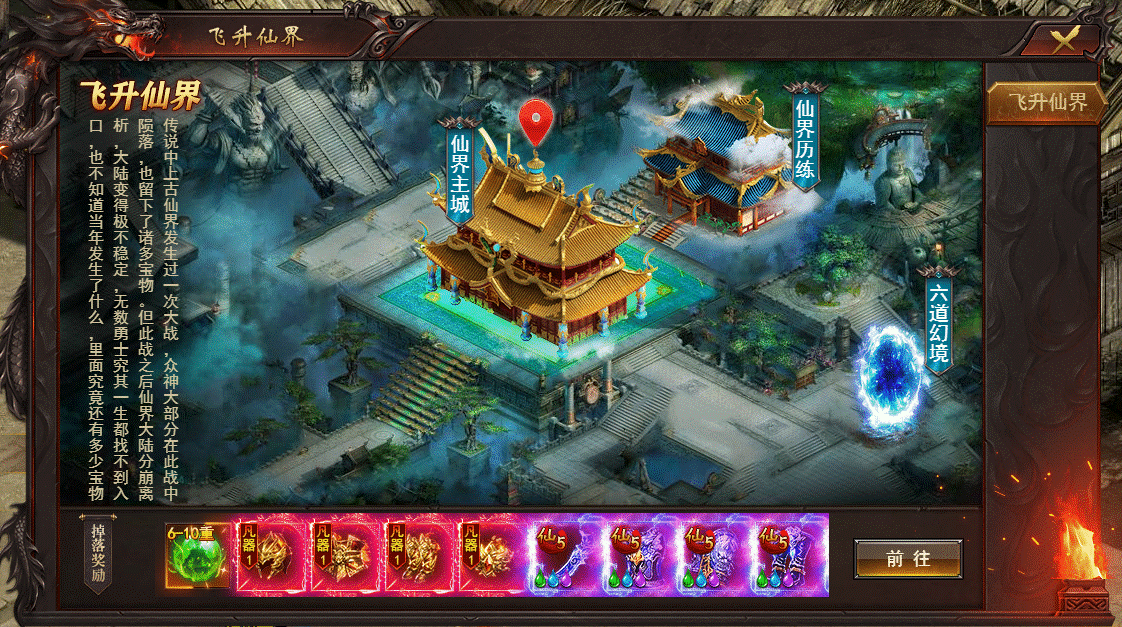
Task: Switch to the 飞升仙界 side tab
Action: click(x=1046, y=103)
